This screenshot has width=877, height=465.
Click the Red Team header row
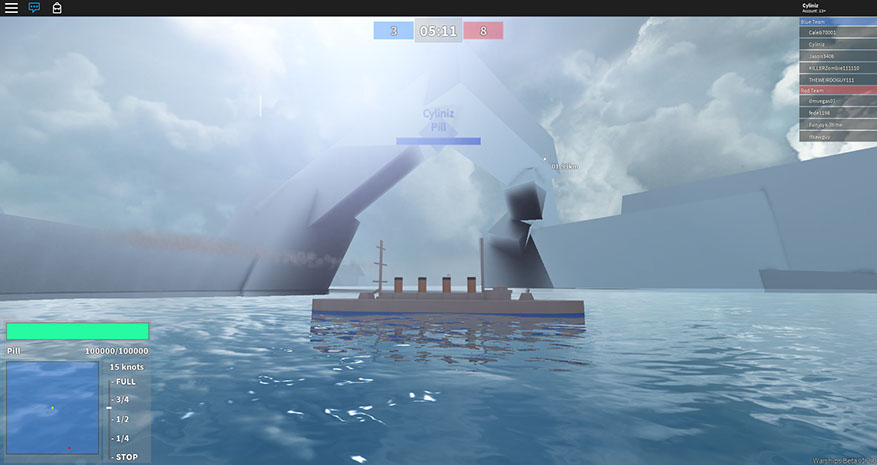[837, 90]
